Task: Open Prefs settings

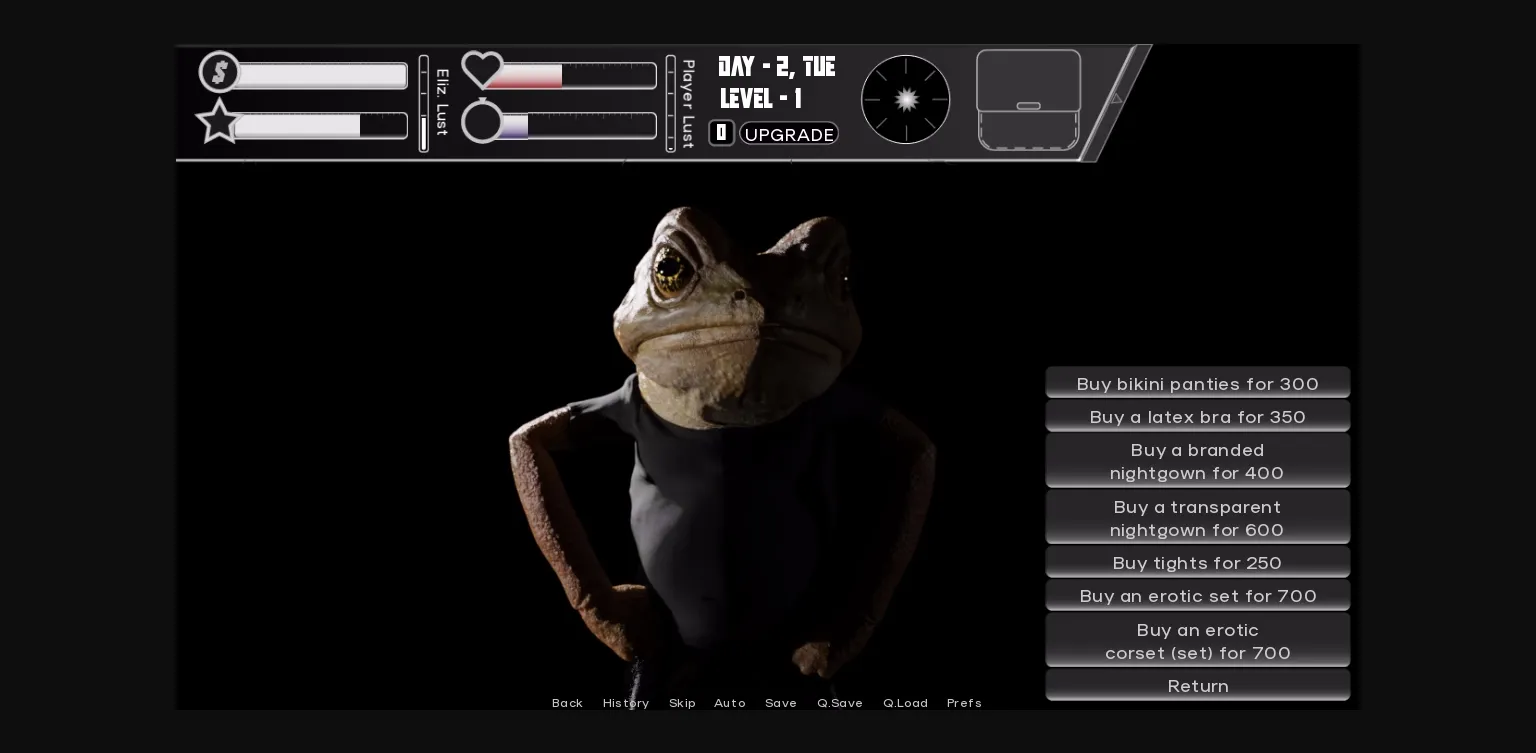Action: point(964,703)
